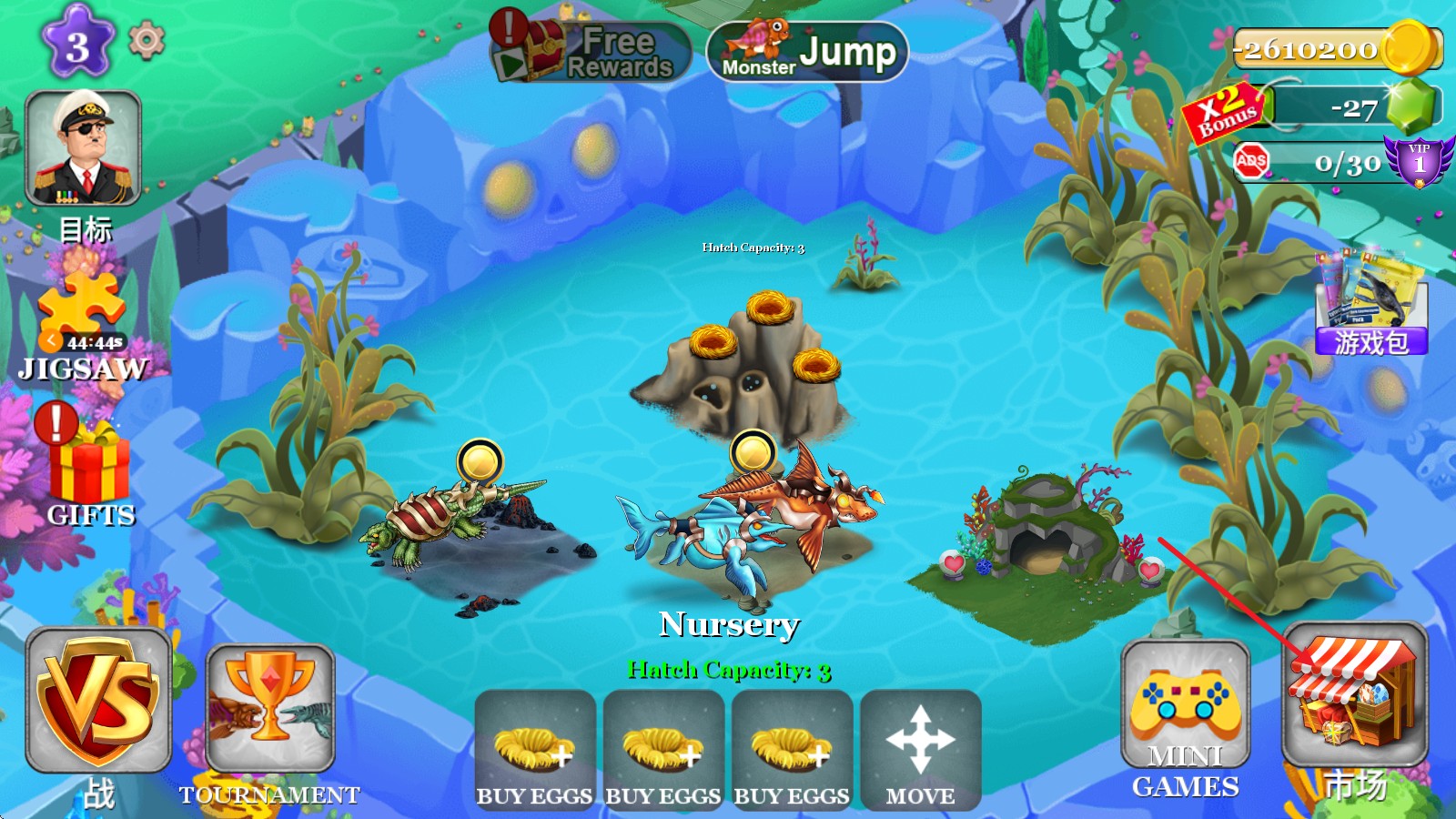This screenshot has height=819, width=1456.
Task: Open the VIP 1 shield badge
Action: click(1418, 161)
